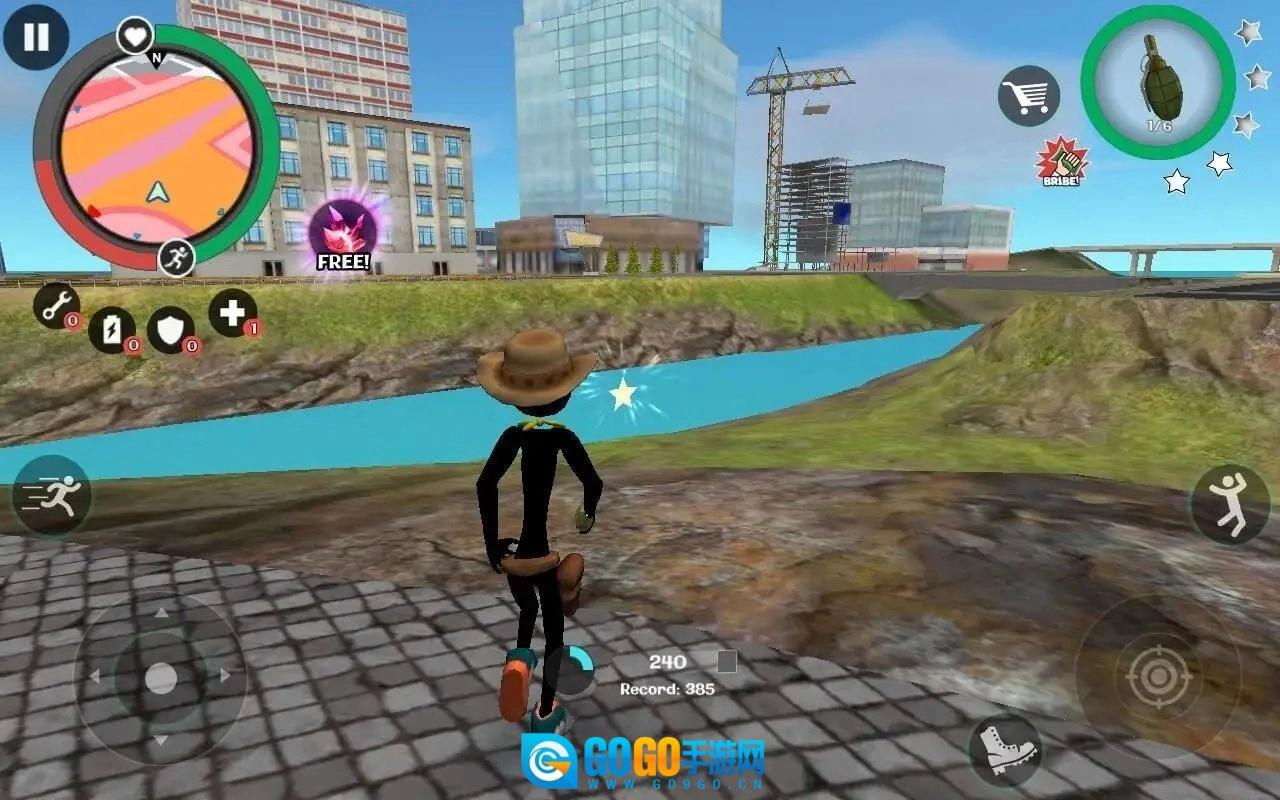Screen dimensions: 1280x800
Task: Activate the shield armor item
Action: click(x=171, y=330)
